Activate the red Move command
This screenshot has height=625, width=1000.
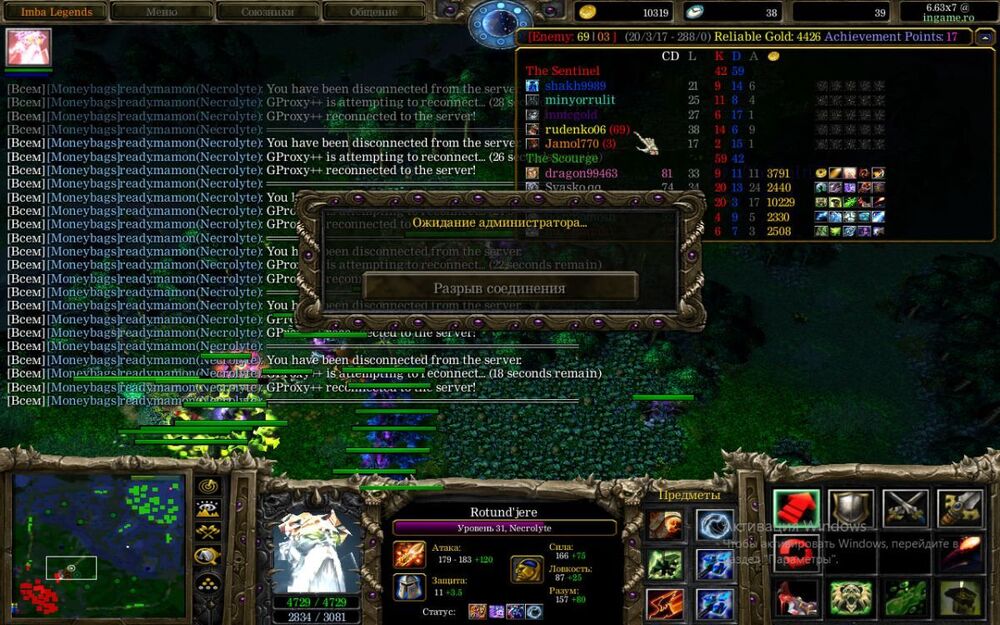pos(796,509)
